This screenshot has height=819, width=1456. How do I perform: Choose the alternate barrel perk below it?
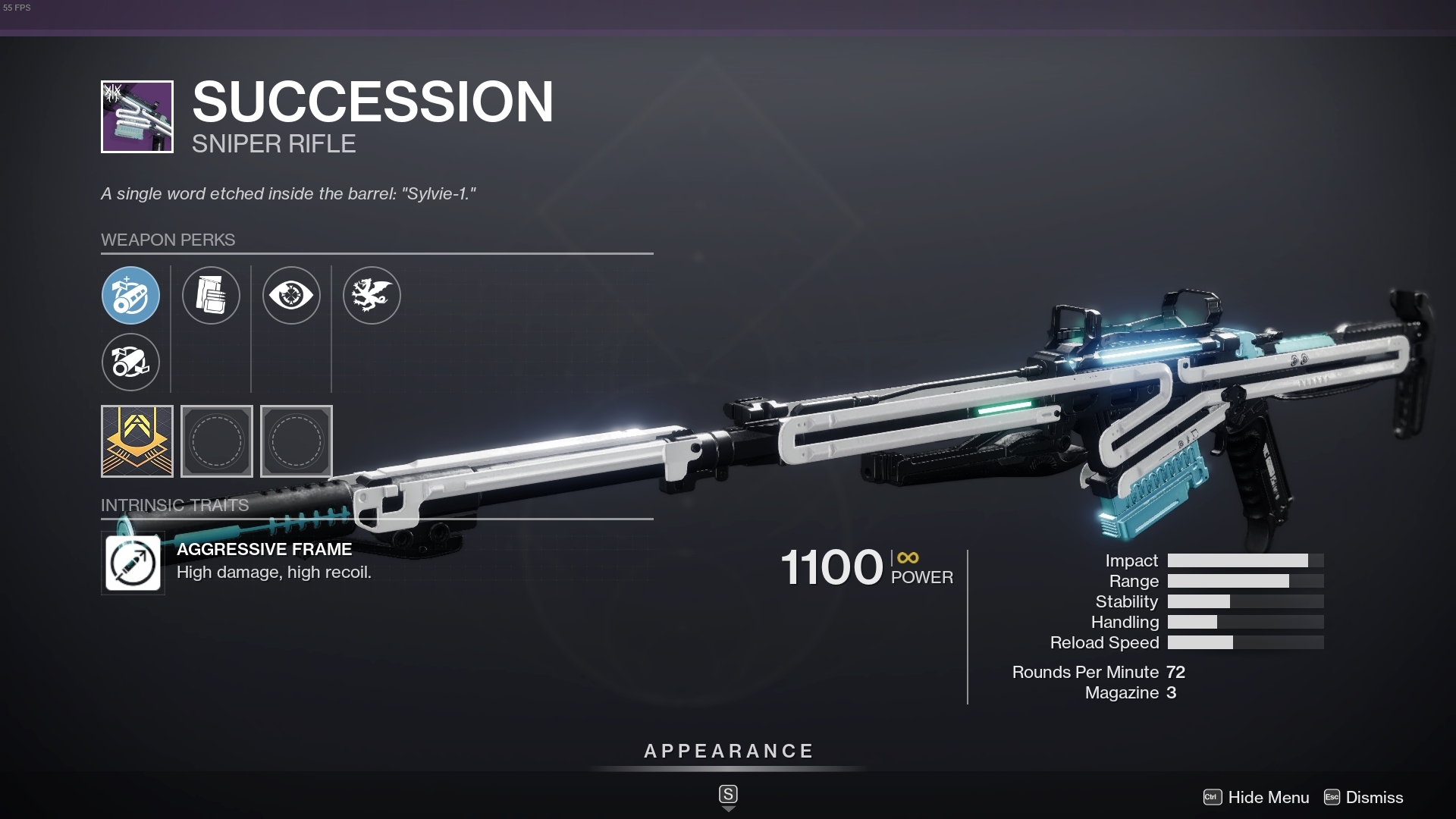tap(130, 362)
